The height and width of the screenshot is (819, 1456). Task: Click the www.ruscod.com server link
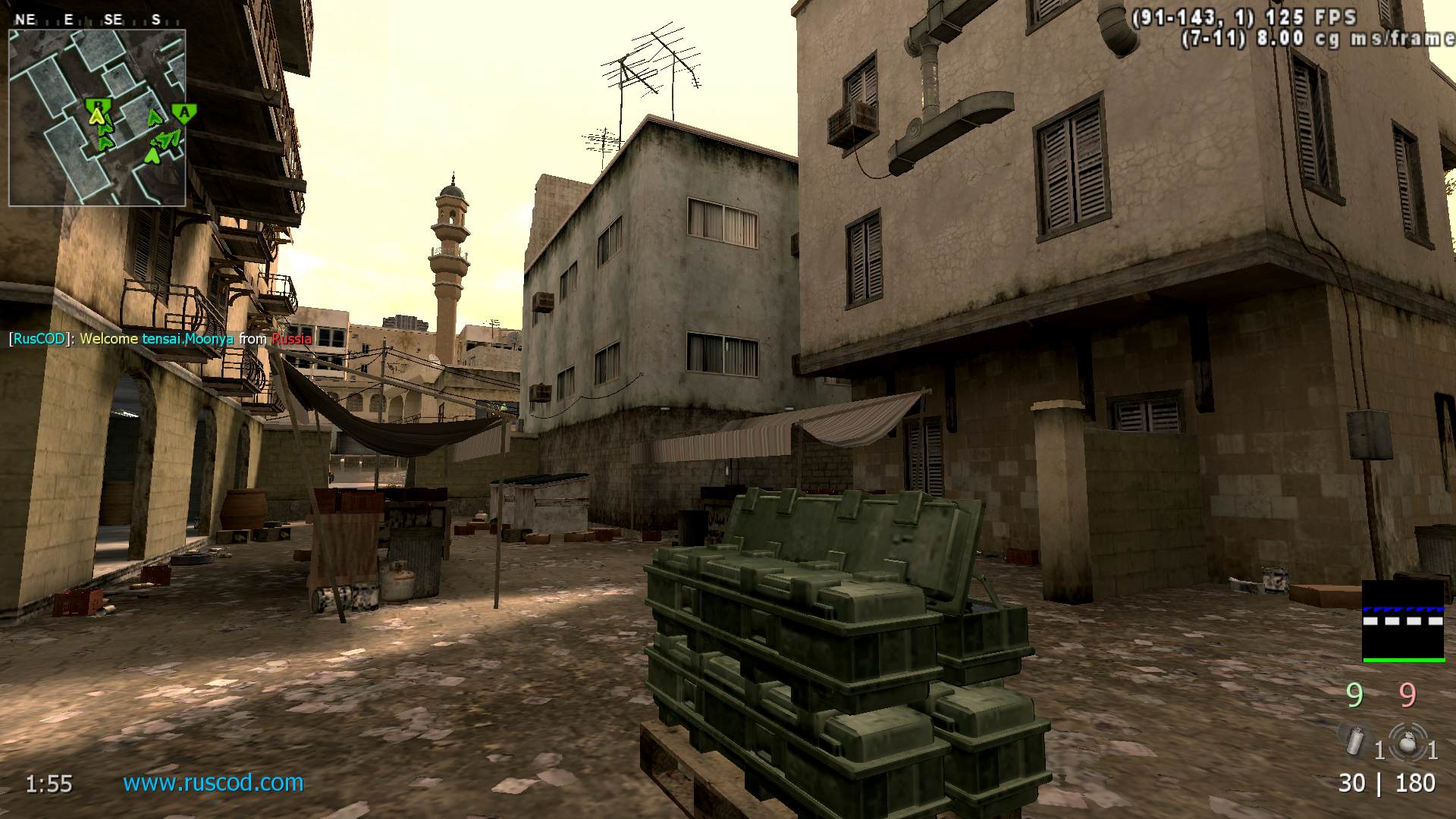213,783
